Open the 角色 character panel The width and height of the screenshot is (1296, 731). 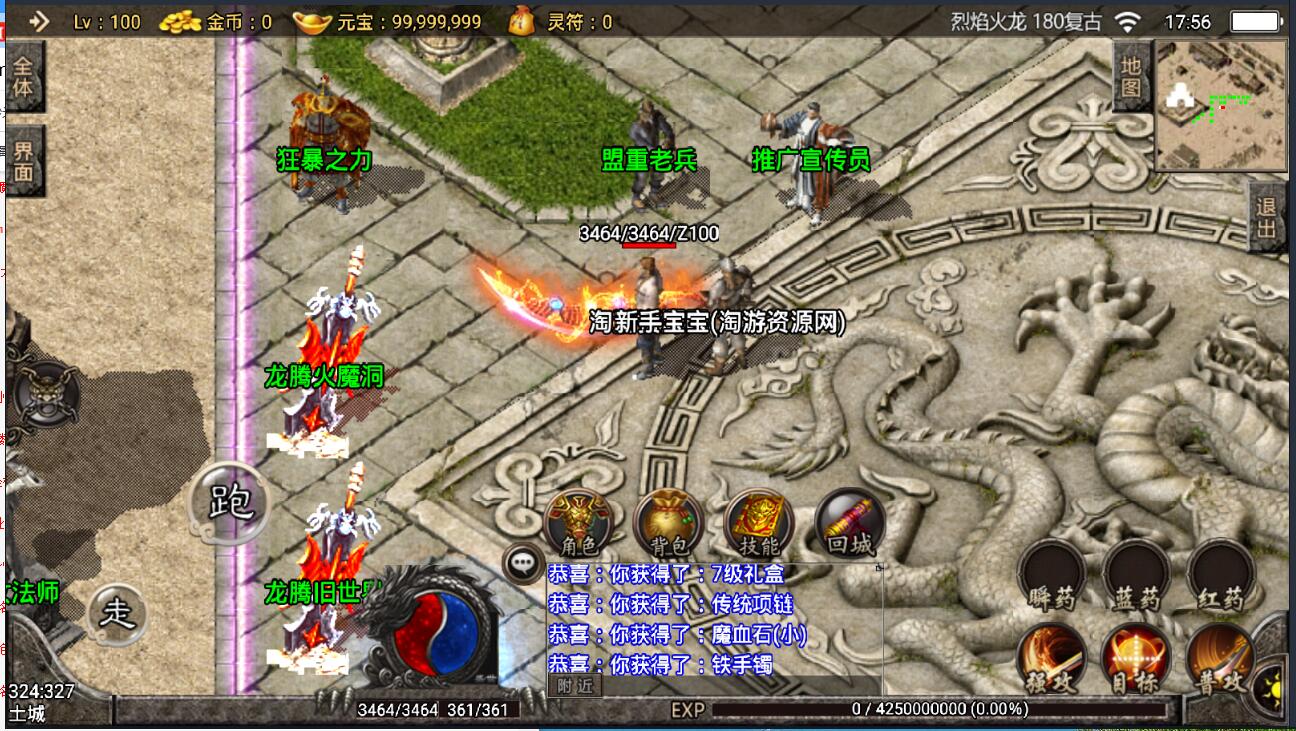[x=578, y=523]
